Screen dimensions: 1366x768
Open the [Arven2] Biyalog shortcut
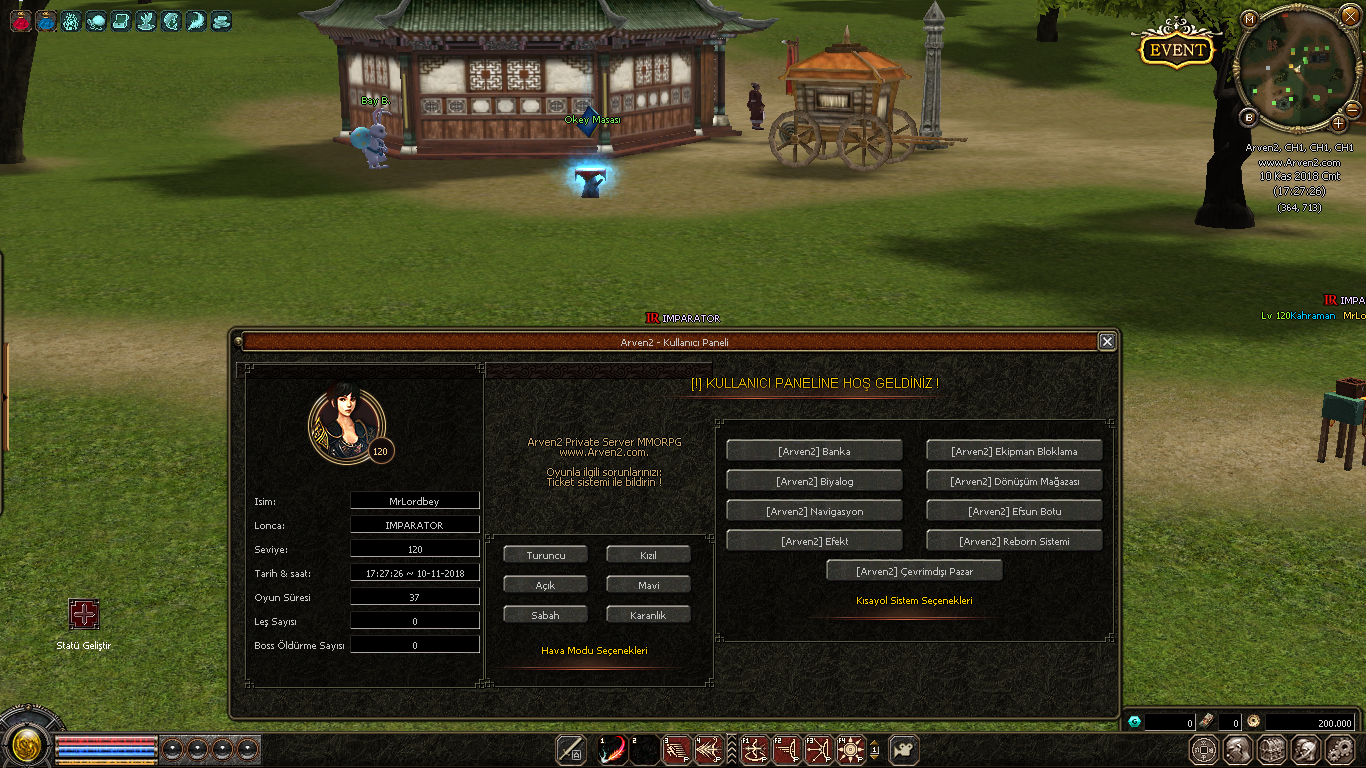point(814,481)
